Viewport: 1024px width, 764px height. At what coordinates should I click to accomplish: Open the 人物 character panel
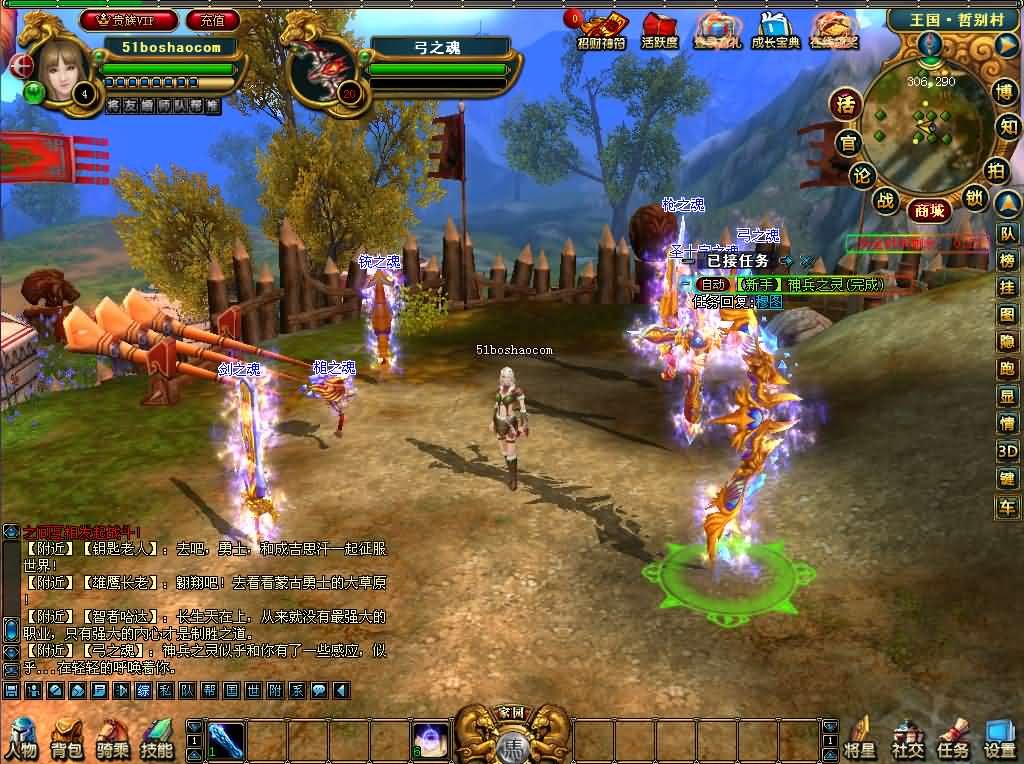pos(21,738)
